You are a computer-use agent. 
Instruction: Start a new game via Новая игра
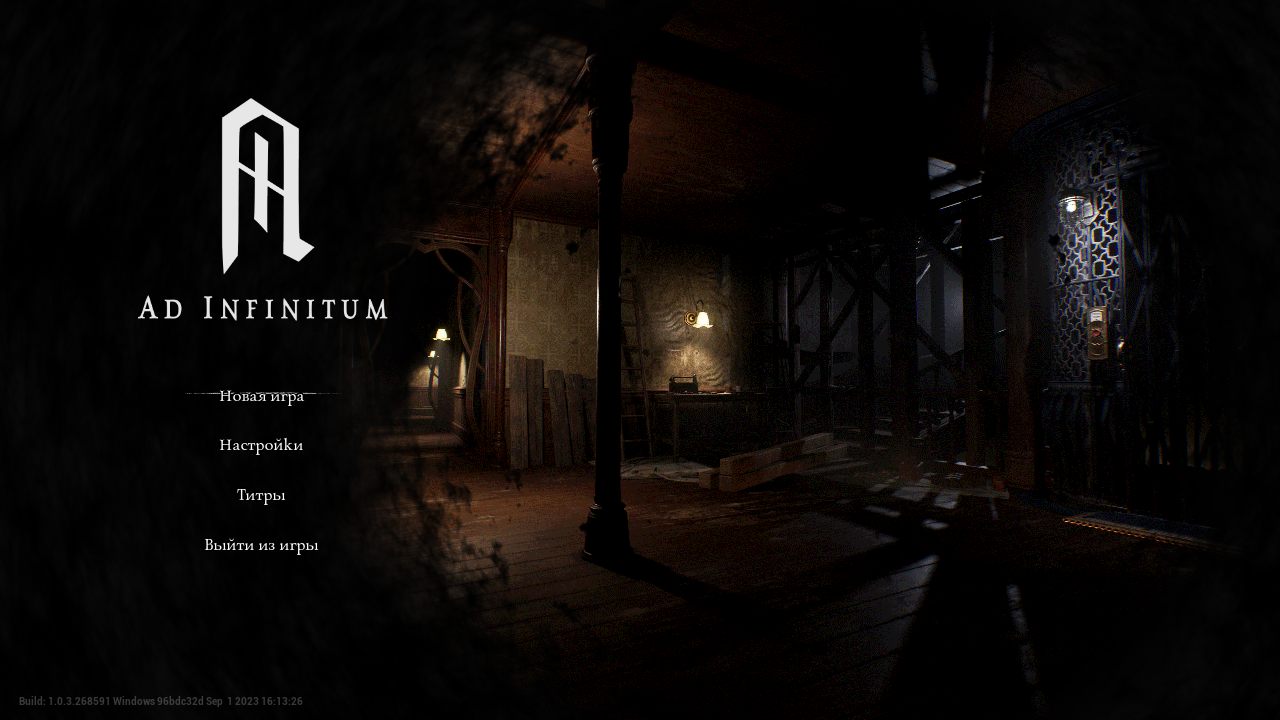pos(261,396)
